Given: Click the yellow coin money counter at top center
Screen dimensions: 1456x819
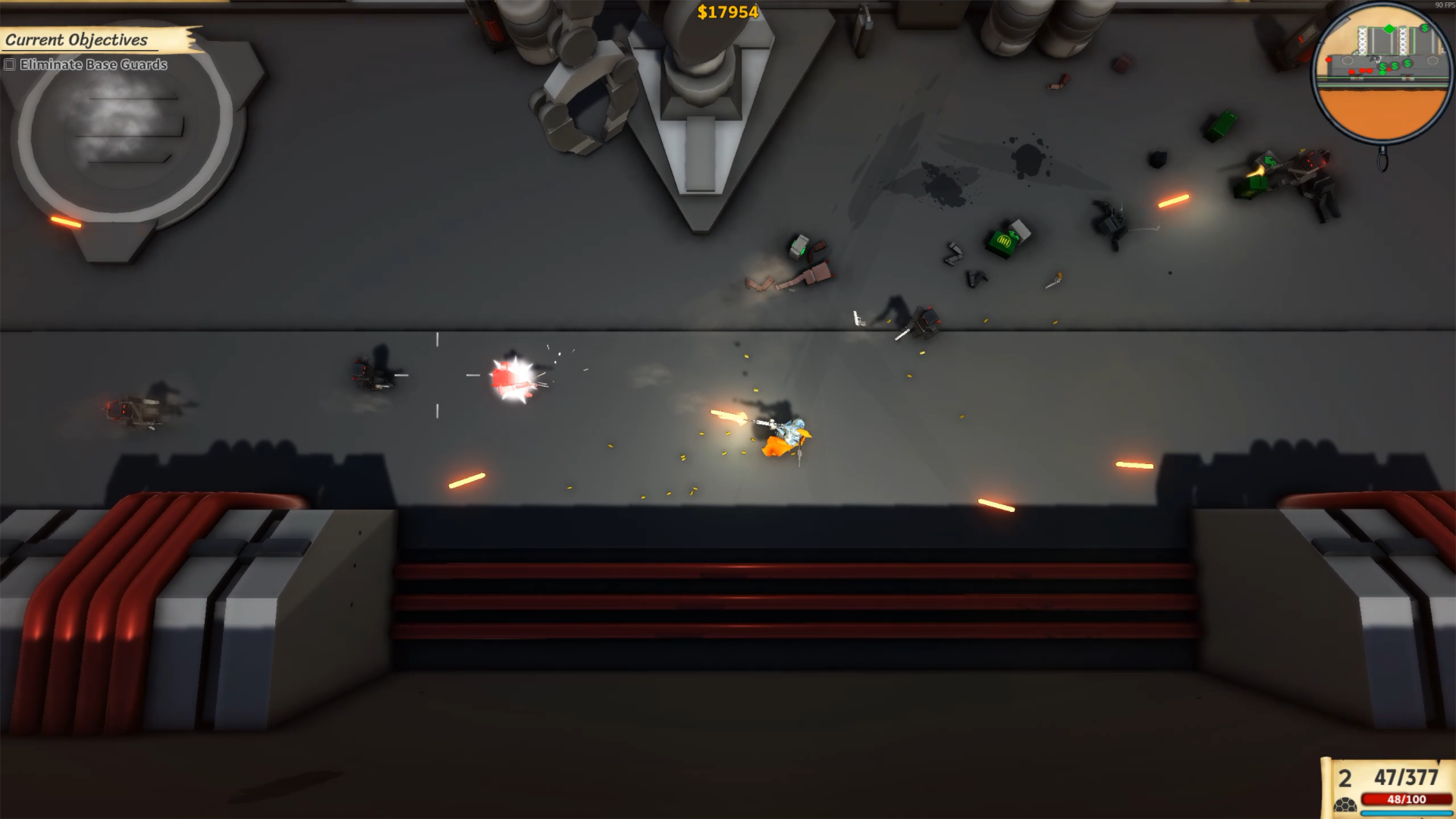Looking at the screenshot, I should 727,11.
